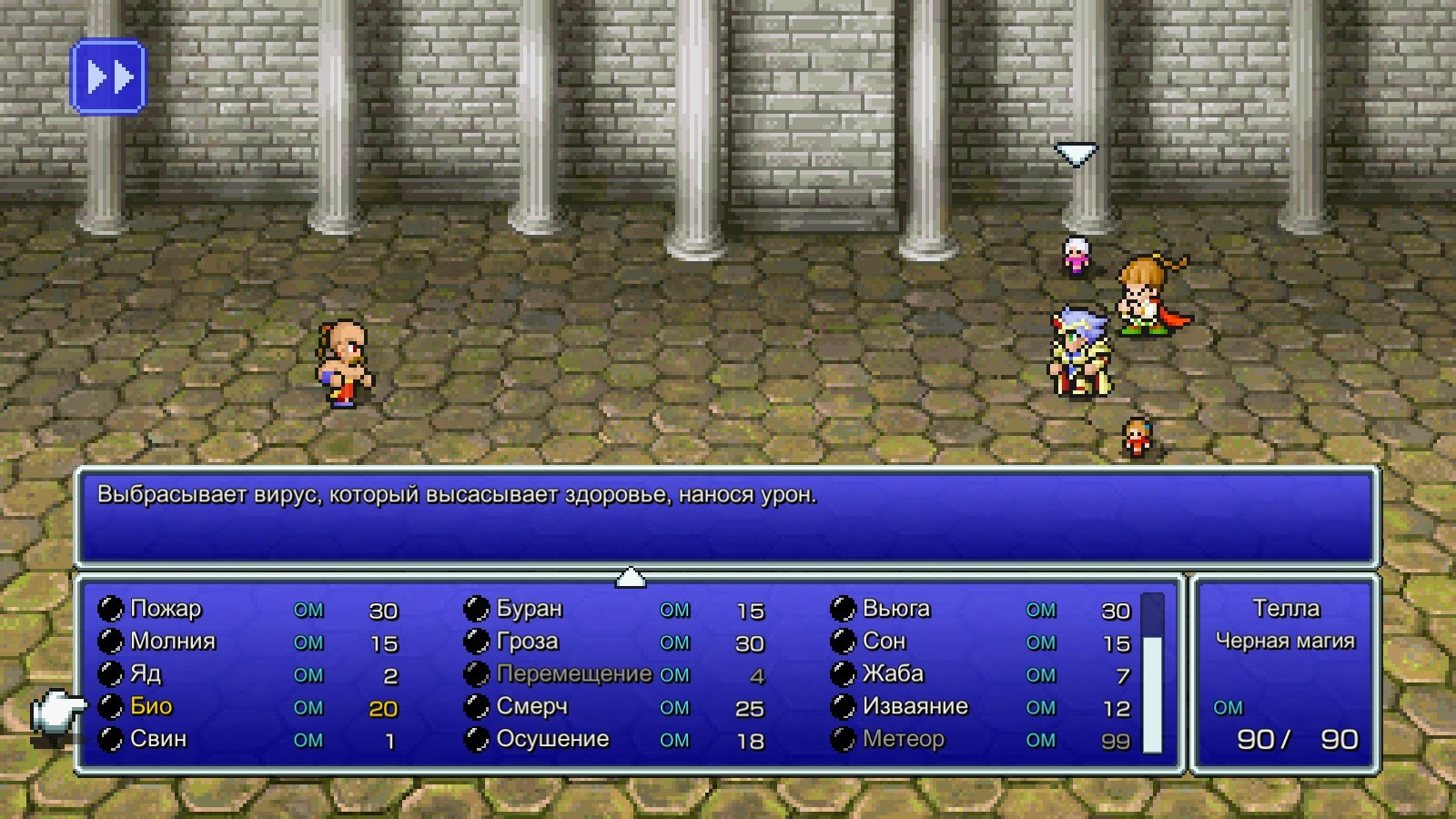Select the Яд poison spell orb
Viewport: 1456px width, 819px height.
(111, 673)
